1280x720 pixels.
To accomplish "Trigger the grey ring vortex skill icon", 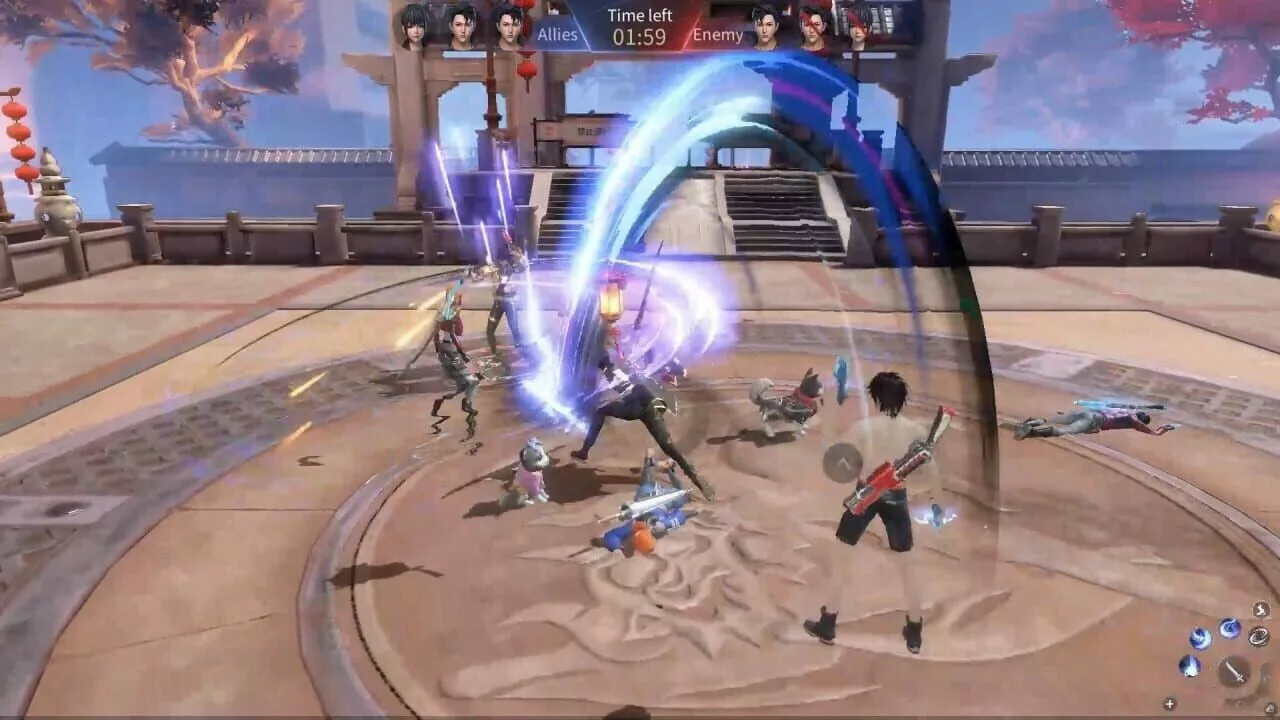I will pyautogui.click(x=1258, y=637).
